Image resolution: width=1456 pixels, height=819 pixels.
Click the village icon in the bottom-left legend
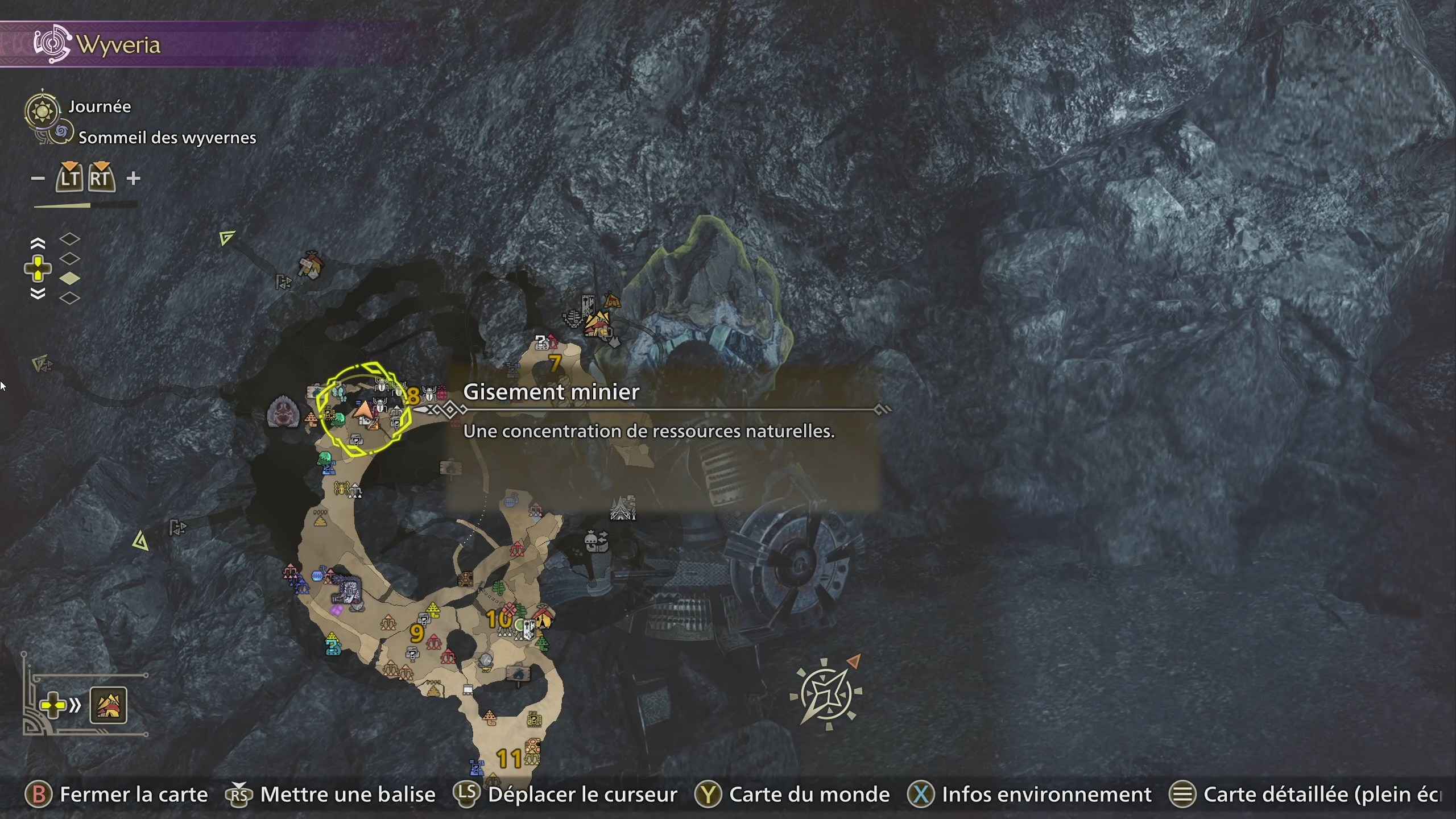[108, 705]
